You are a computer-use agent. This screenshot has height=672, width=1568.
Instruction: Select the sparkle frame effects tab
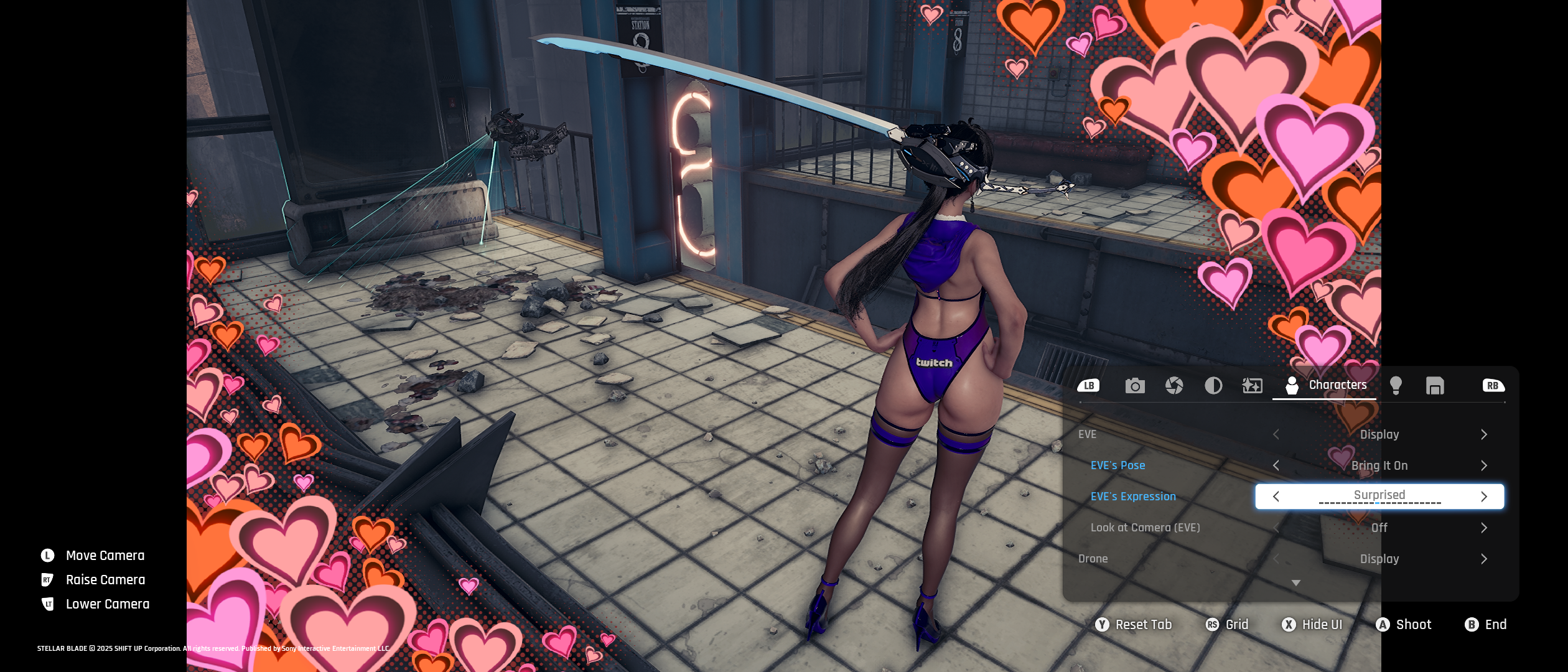tap(1252, 386)
